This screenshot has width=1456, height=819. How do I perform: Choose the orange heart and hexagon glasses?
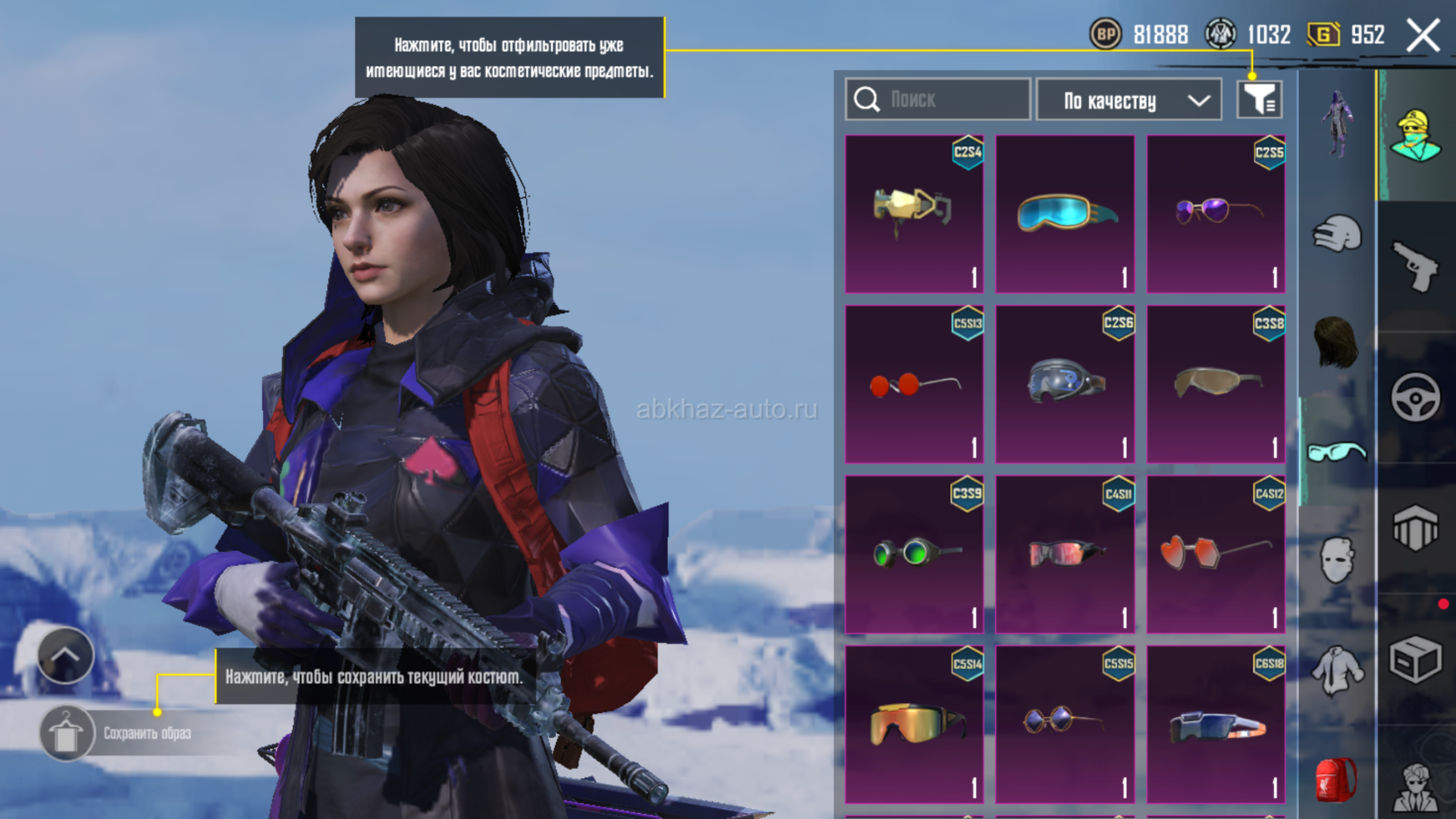[1216, 554]
